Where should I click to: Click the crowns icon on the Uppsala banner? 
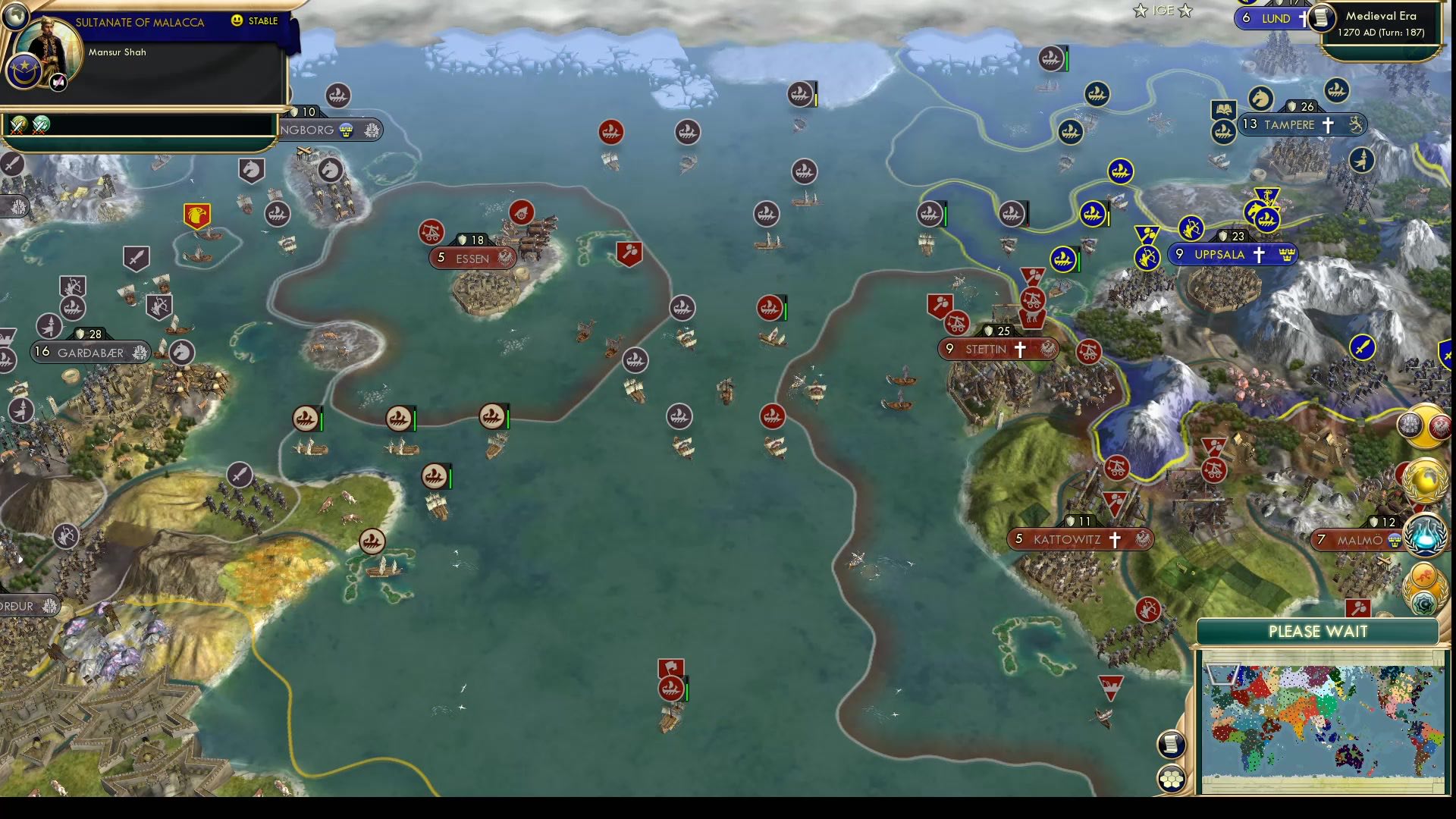[x=1285, y=255]
